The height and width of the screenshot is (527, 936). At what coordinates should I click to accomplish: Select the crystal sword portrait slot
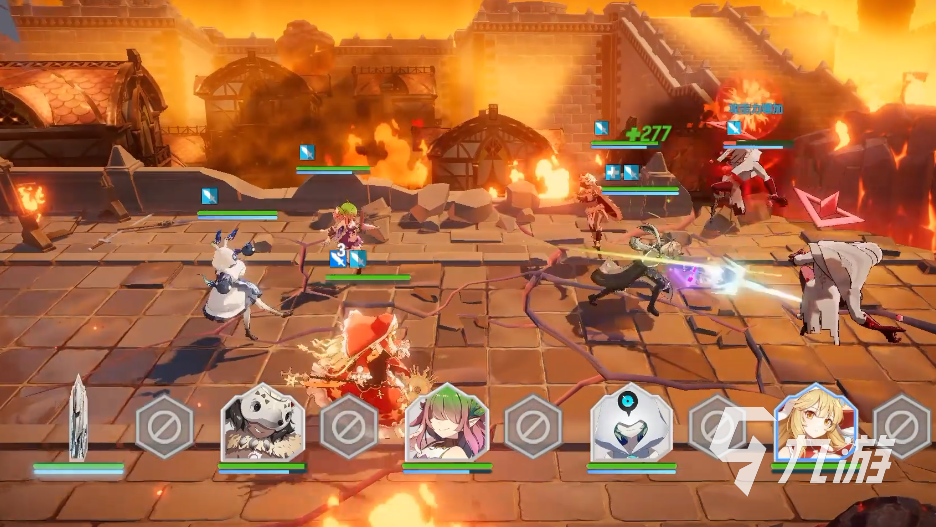click(x=78, y=420)
